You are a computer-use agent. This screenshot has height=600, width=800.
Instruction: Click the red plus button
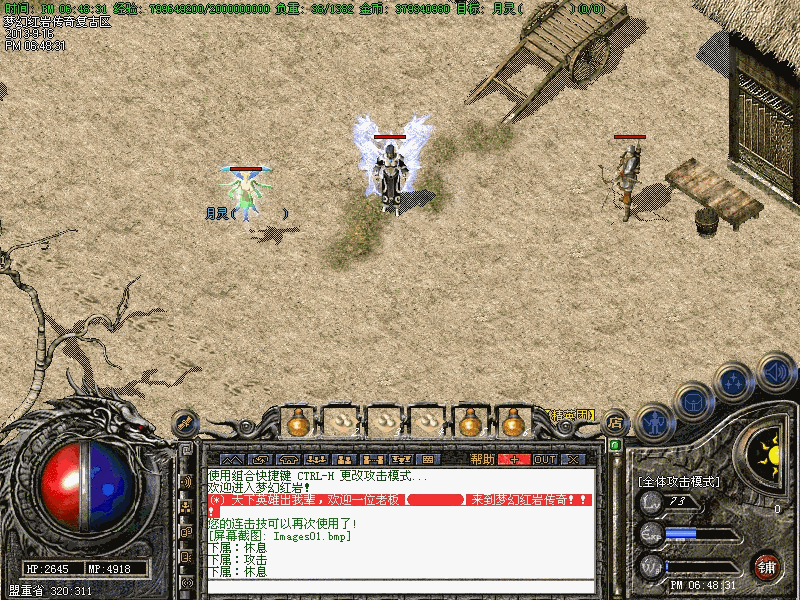tap(514, 459)
